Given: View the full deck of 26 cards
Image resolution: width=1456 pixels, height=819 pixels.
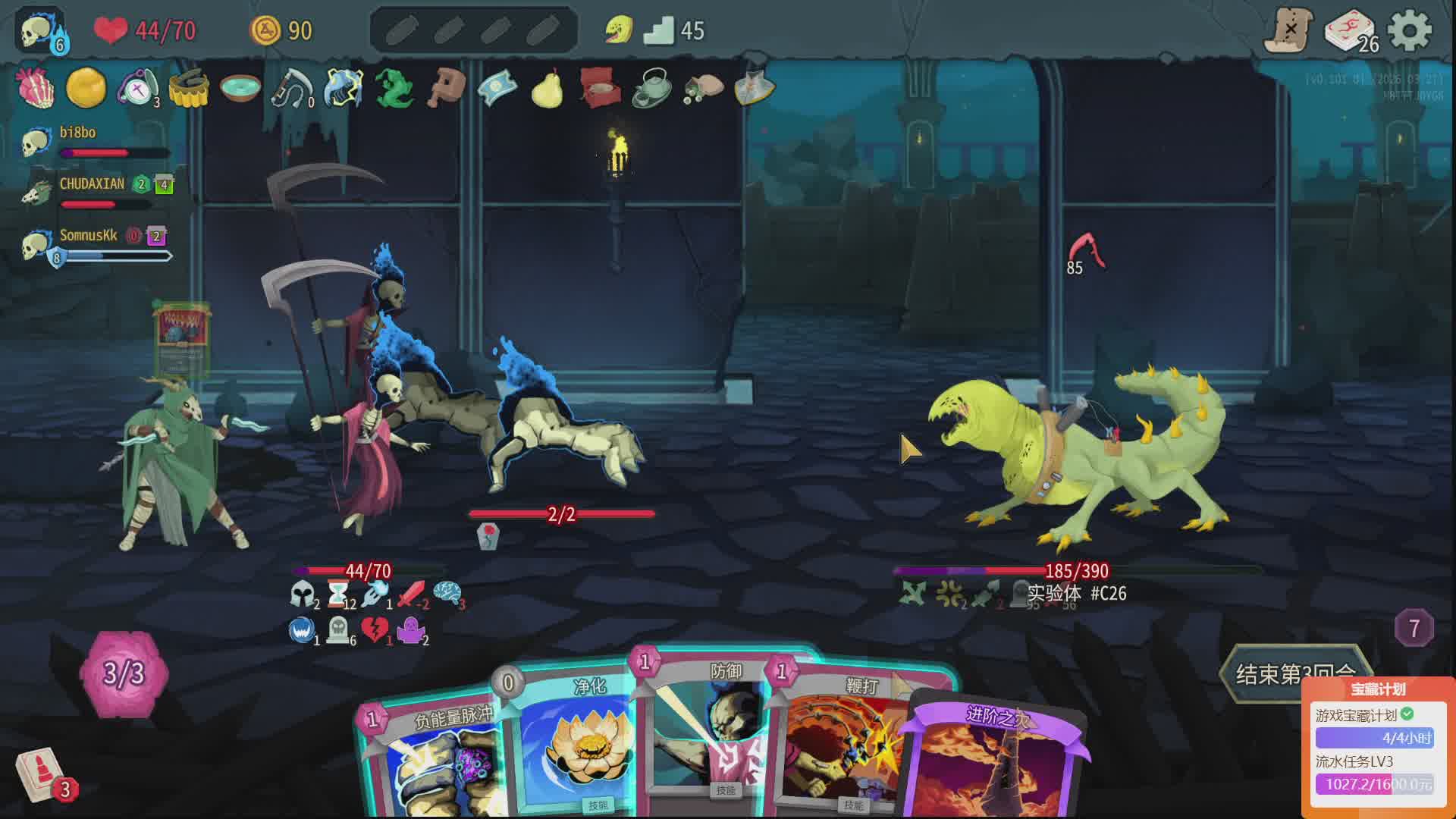Looking at the screenshot, I should (x=1351, y=32).
